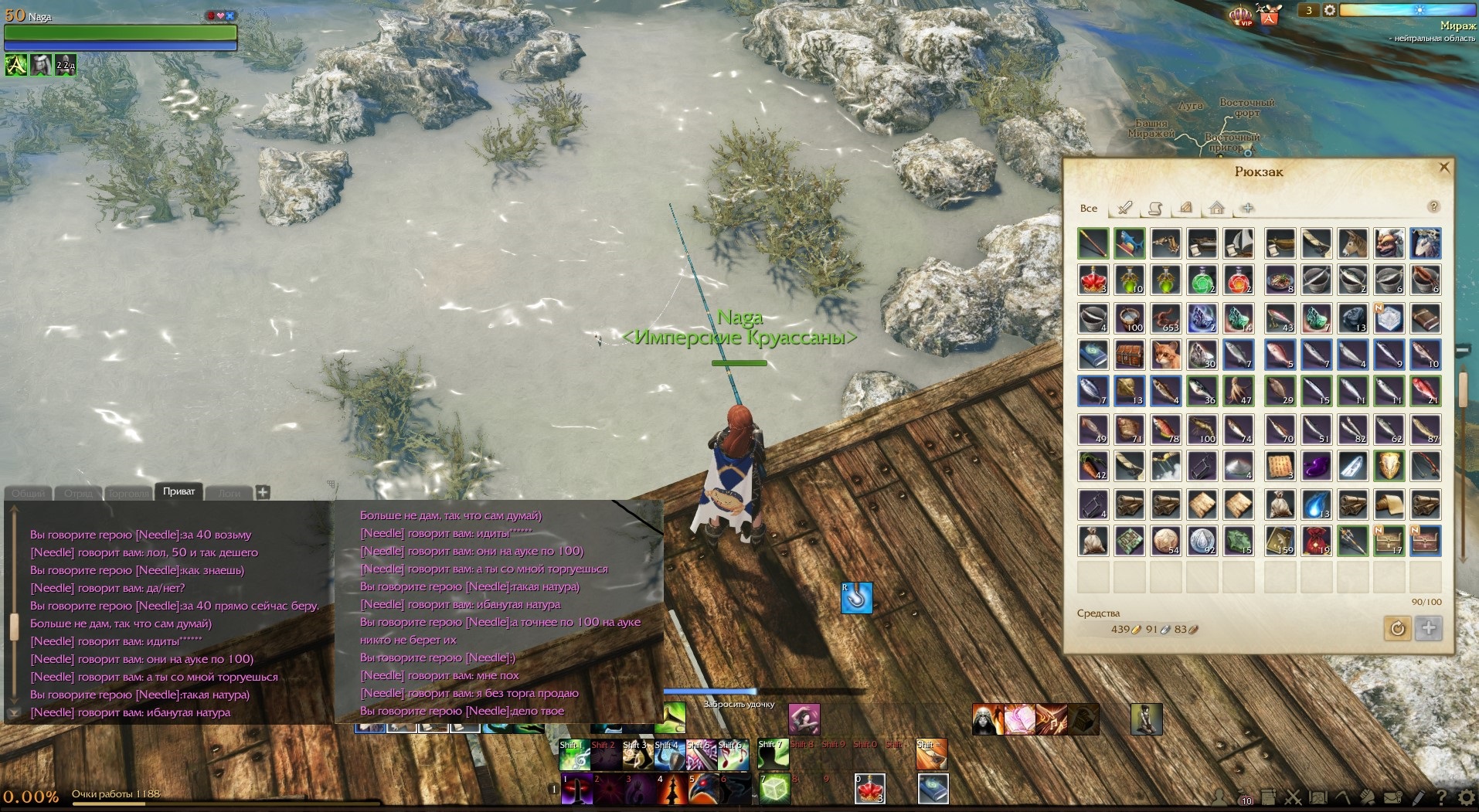Select the fishing rod inventory slot

(x=1093, y=243)
